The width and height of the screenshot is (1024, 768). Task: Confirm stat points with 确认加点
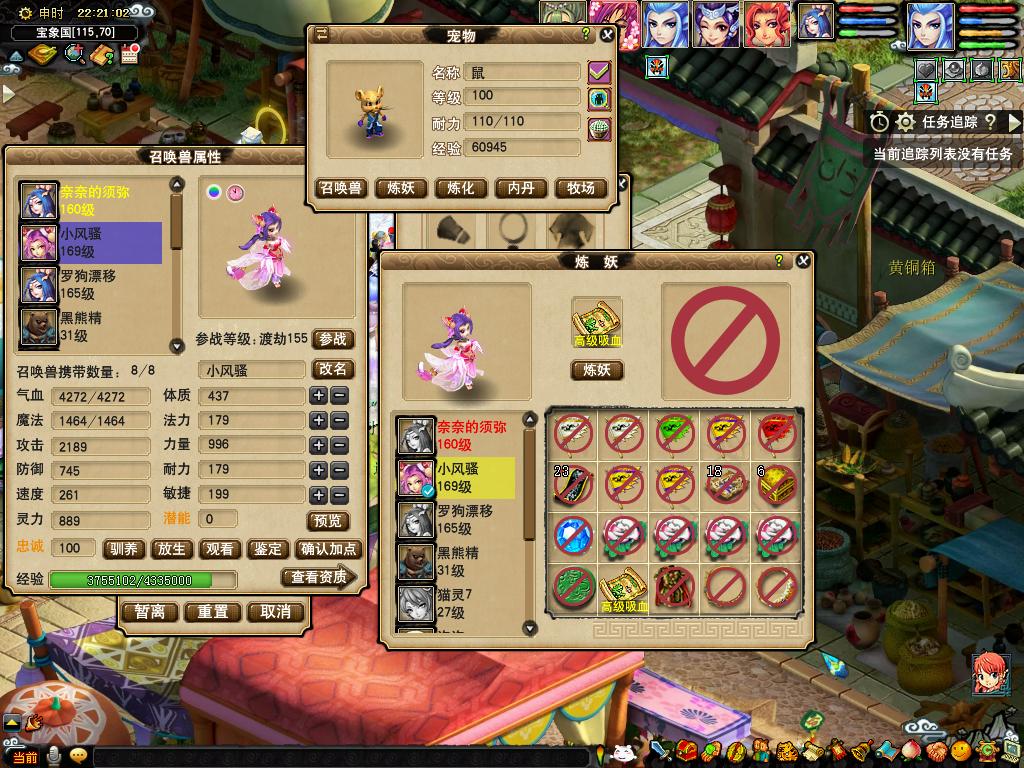pyautogui.click(x=329, y=548)
